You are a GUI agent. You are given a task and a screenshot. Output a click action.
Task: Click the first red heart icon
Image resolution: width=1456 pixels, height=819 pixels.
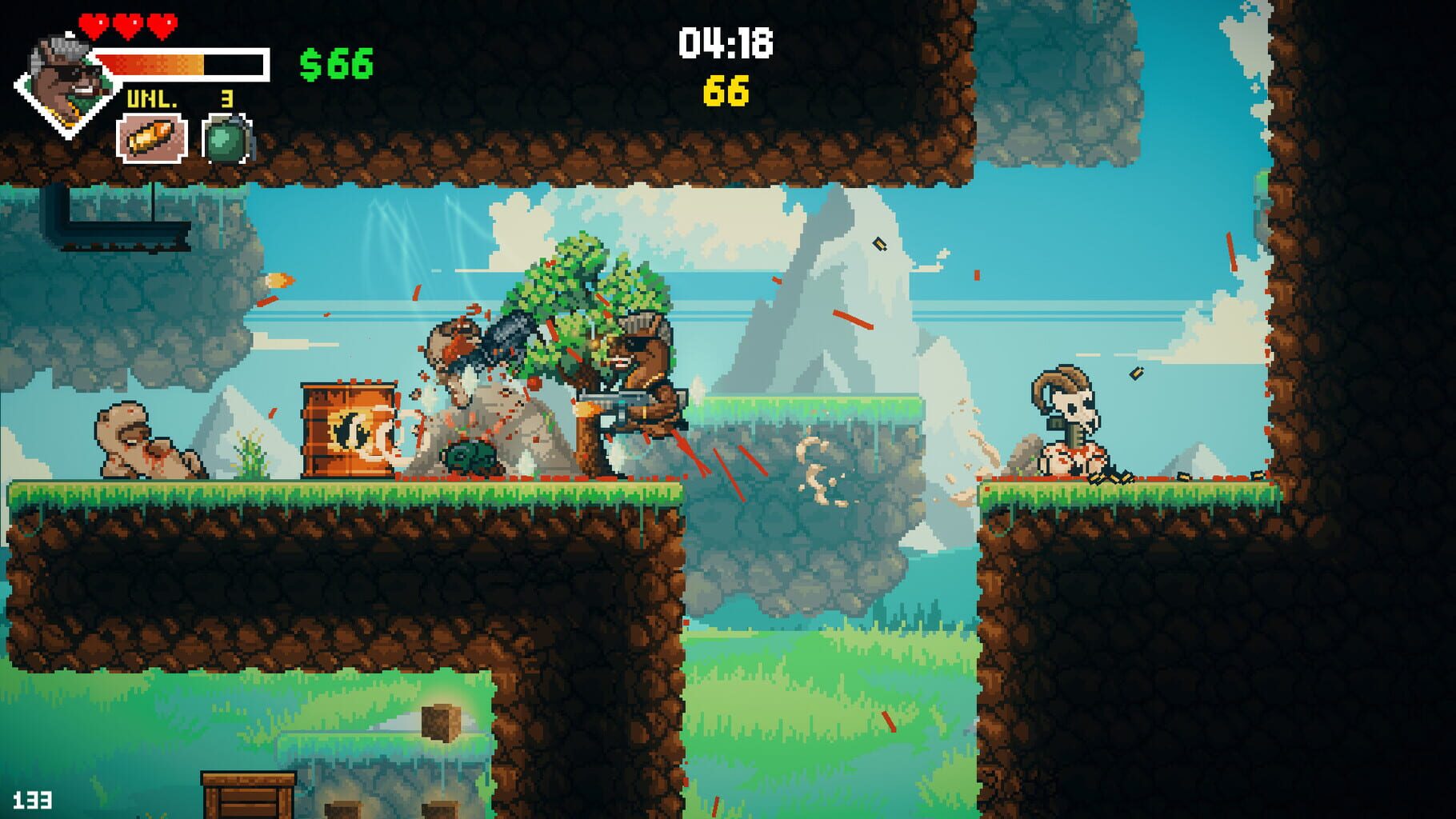tap(95, 24)
